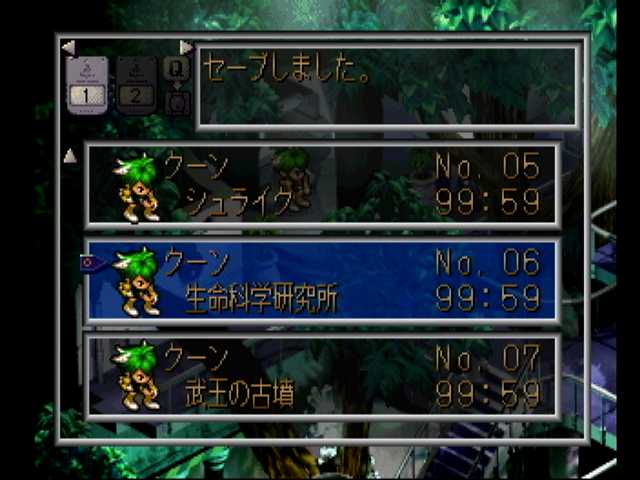This screenshot has width=640, height=480.
Task: Choose save file No. 06 生命科学研究所
Action: click(x=320, y=280)
